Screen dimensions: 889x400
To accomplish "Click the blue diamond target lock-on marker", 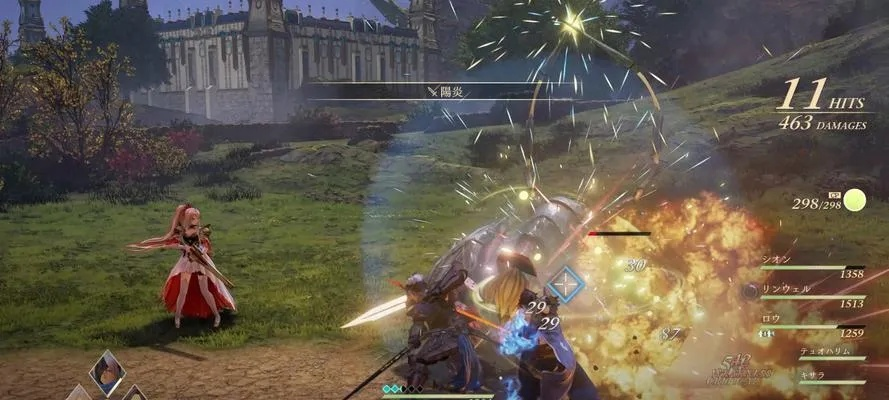I will pyautogui.click(x=566, y=285).
